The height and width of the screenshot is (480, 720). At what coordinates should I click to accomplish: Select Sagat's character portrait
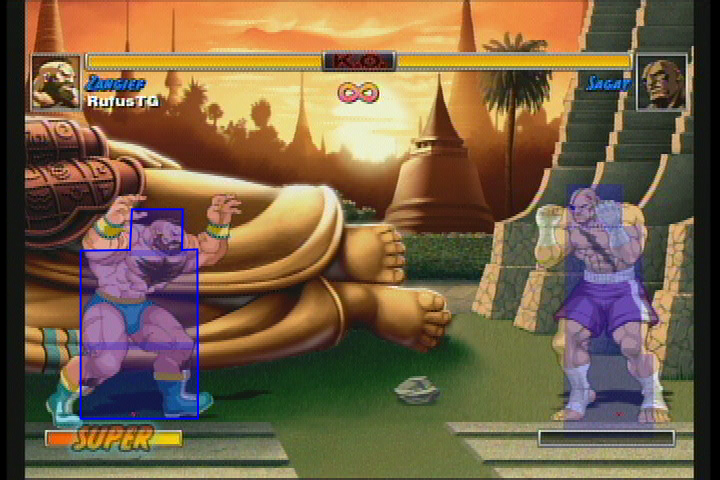click(662, 82)
